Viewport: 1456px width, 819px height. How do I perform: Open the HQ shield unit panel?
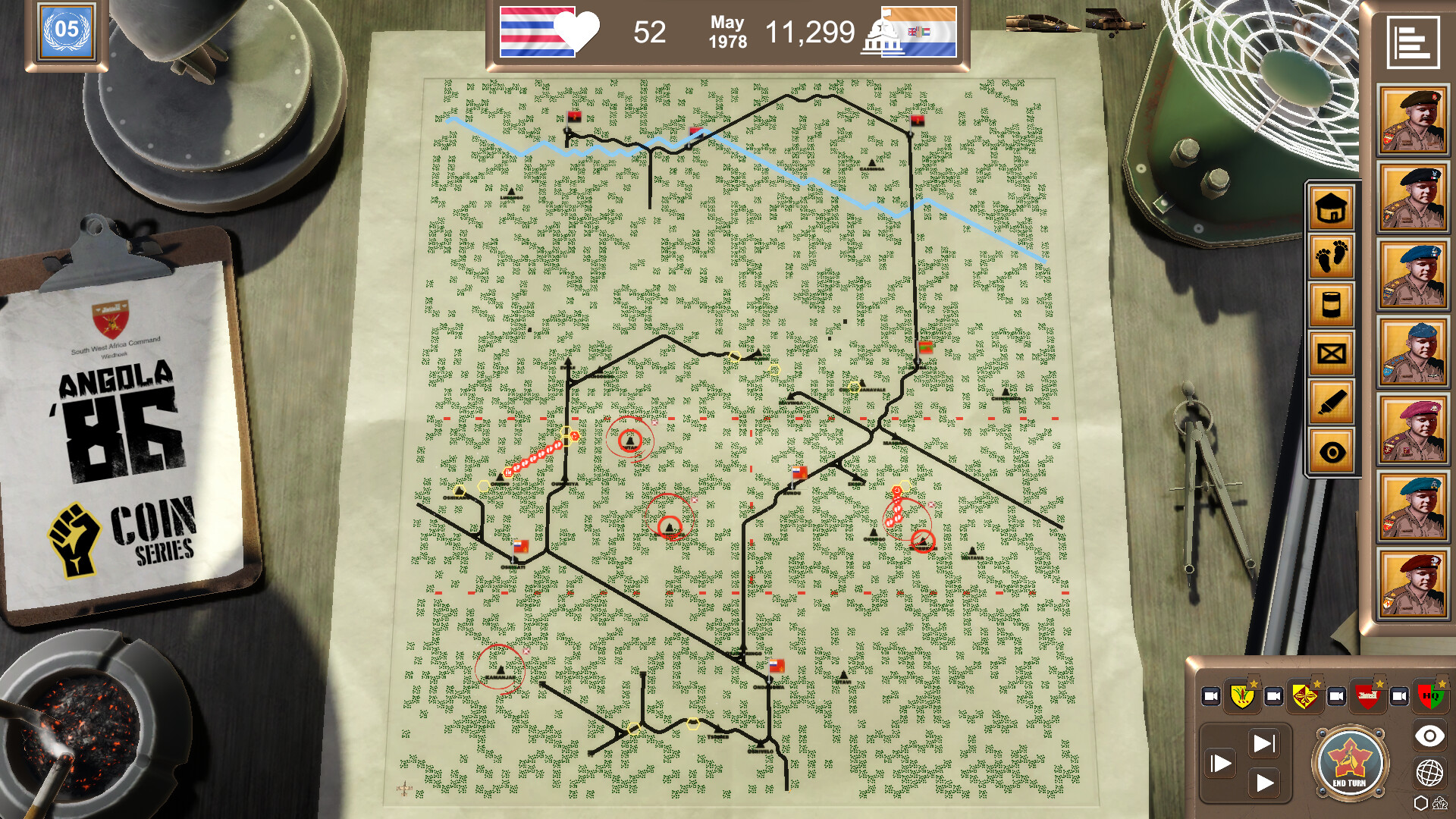coord(1429,695)
